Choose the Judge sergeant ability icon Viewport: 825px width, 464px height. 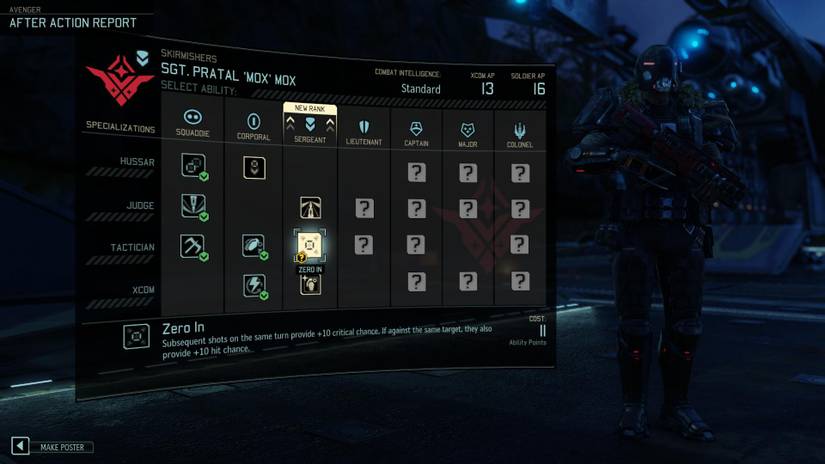click(310, 208)
